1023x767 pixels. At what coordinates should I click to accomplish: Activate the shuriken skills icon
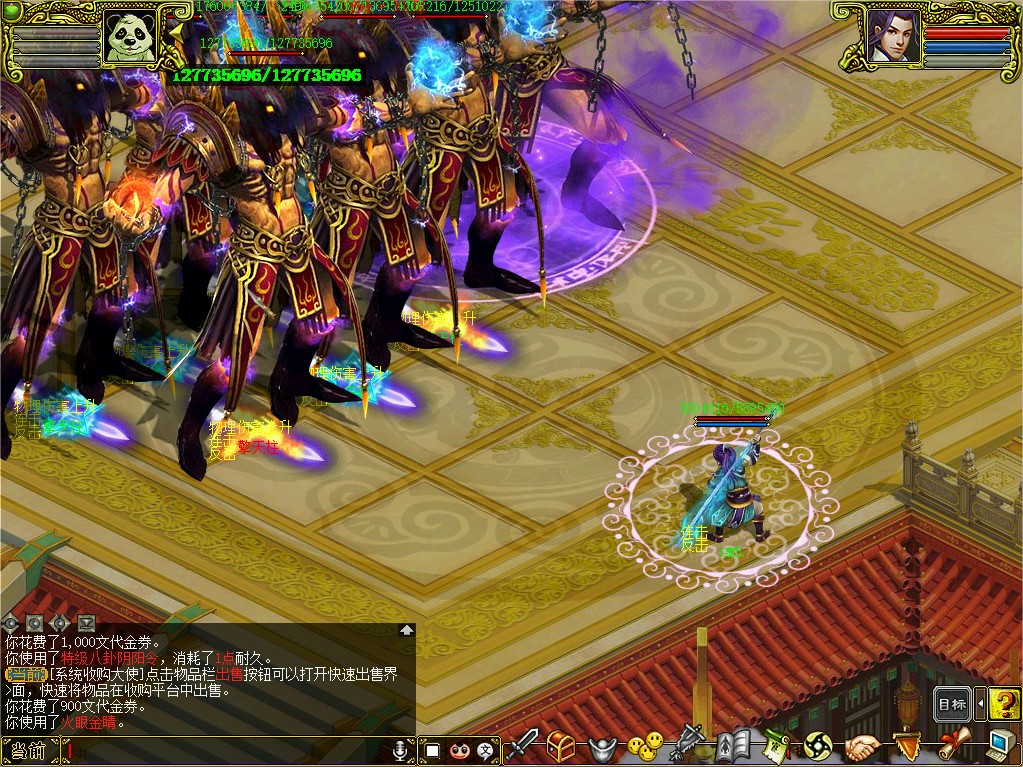click(819, 746)
